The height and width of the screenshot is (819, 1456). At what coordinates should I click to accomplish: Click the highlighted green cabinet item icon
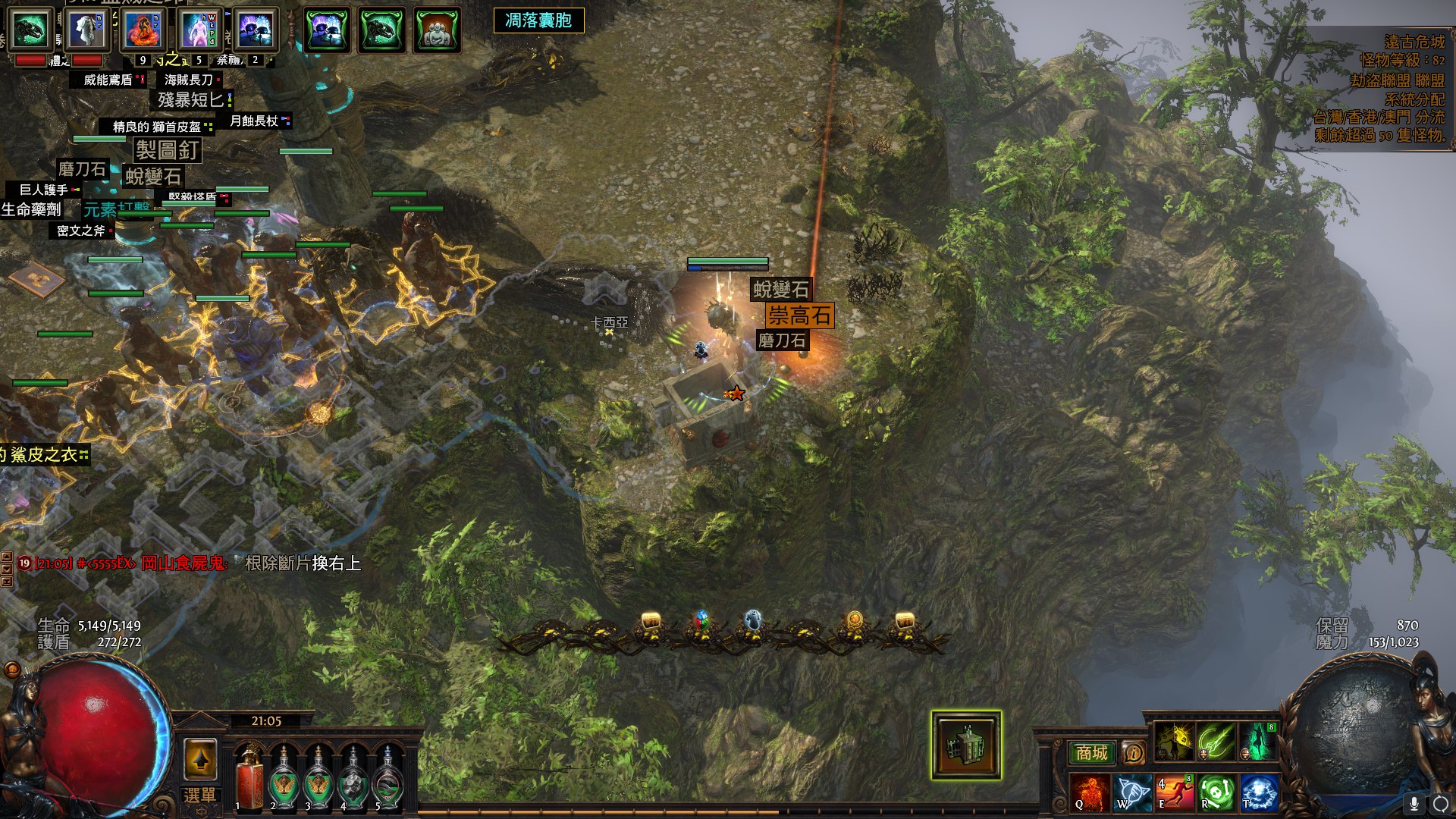click(966, 745)
